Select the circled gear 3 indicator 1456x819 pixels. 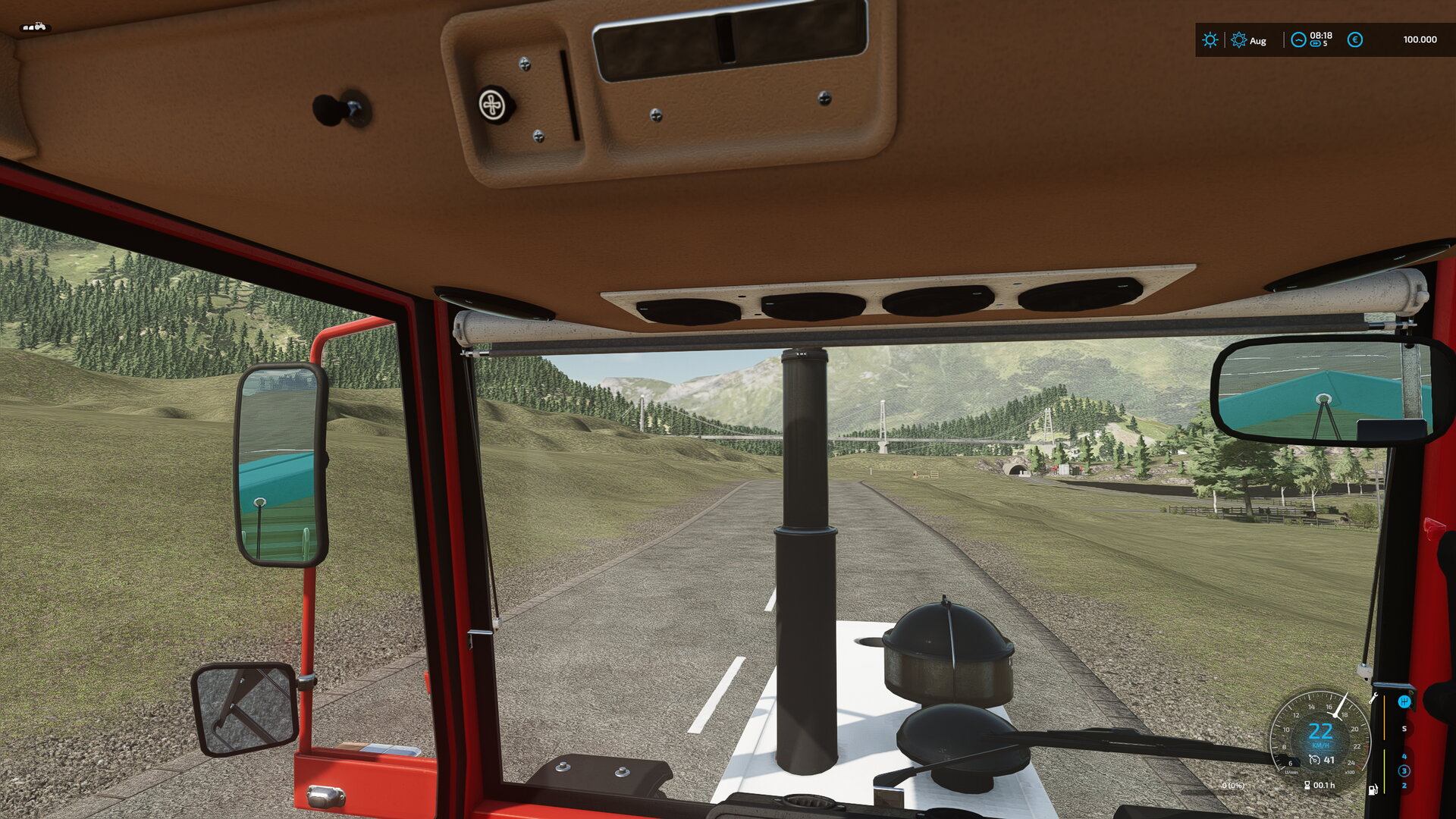(x=1404, y=770)
